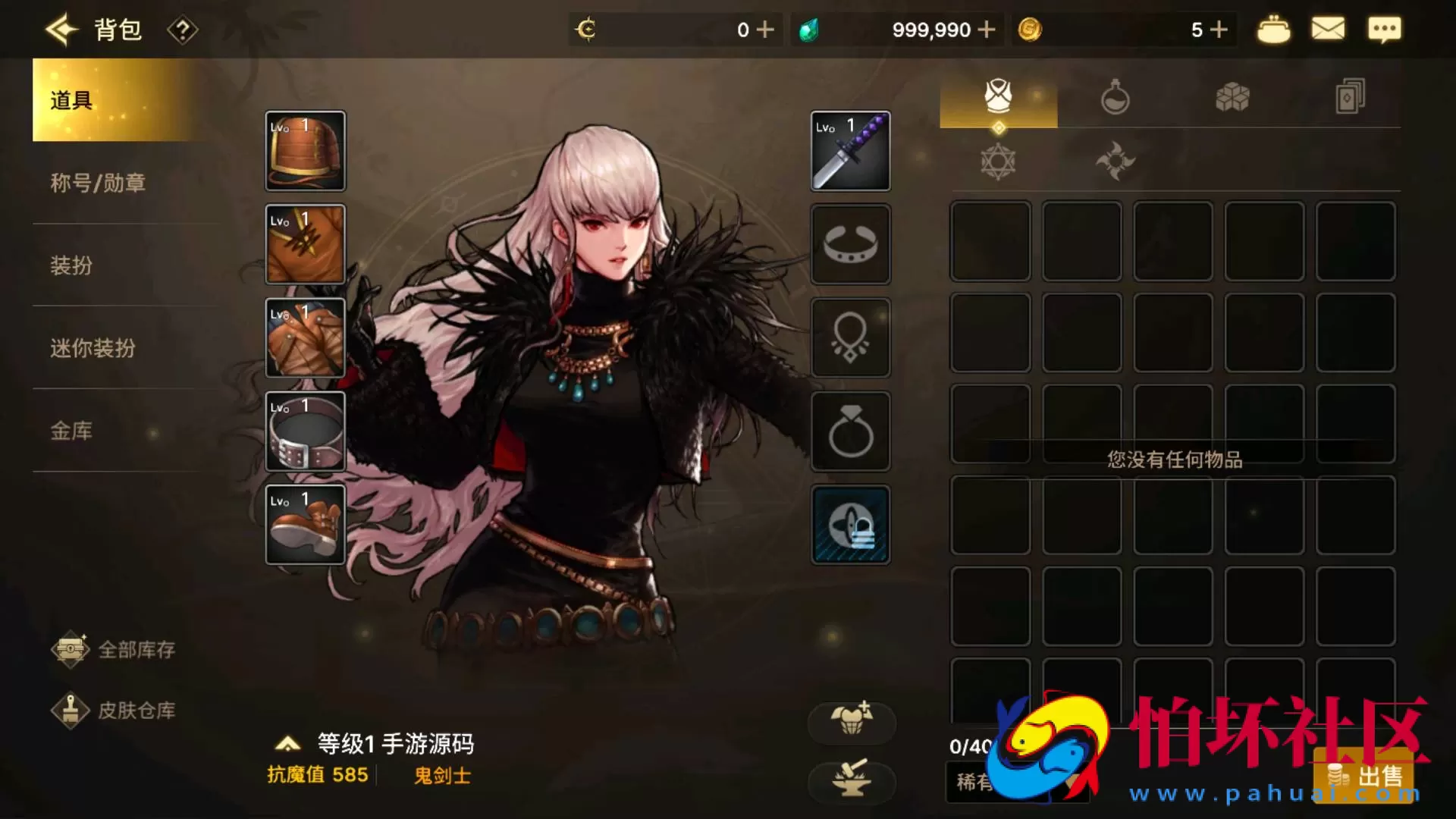The height and width of the screenshot is (819, 1456).
Task: Select the hexagram talisman category icon
Action: [x=999, y=161]
